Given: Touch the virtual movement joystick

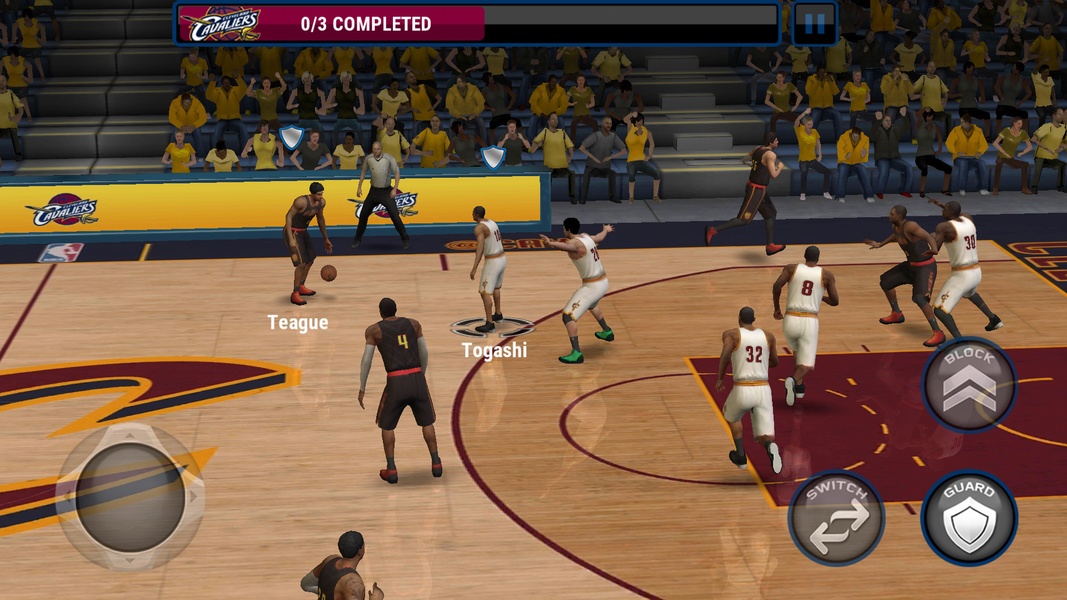Looking at the screenshot, I should click(130, 497).
